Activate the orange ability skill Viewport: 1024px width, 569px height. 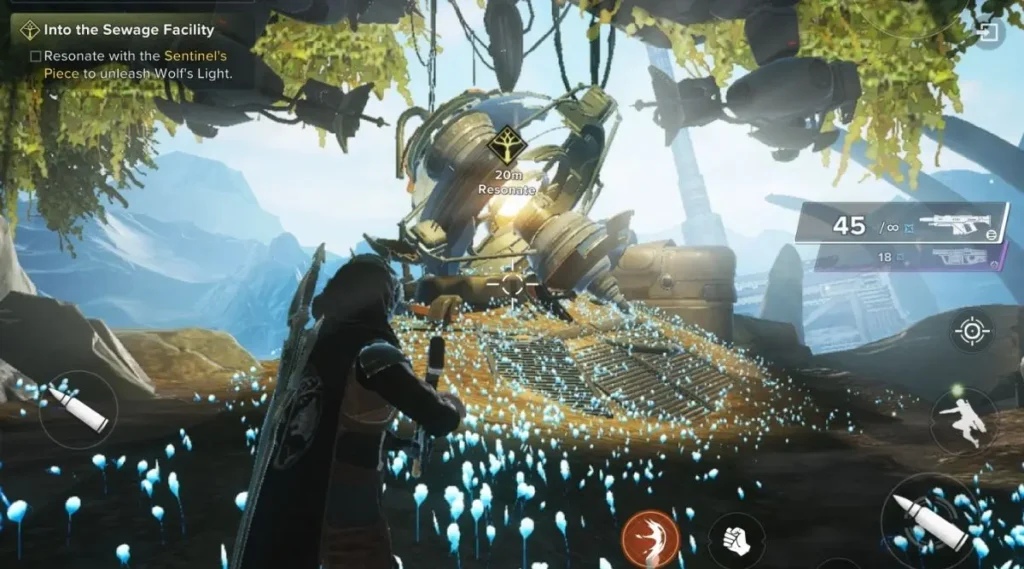[651, 538]
